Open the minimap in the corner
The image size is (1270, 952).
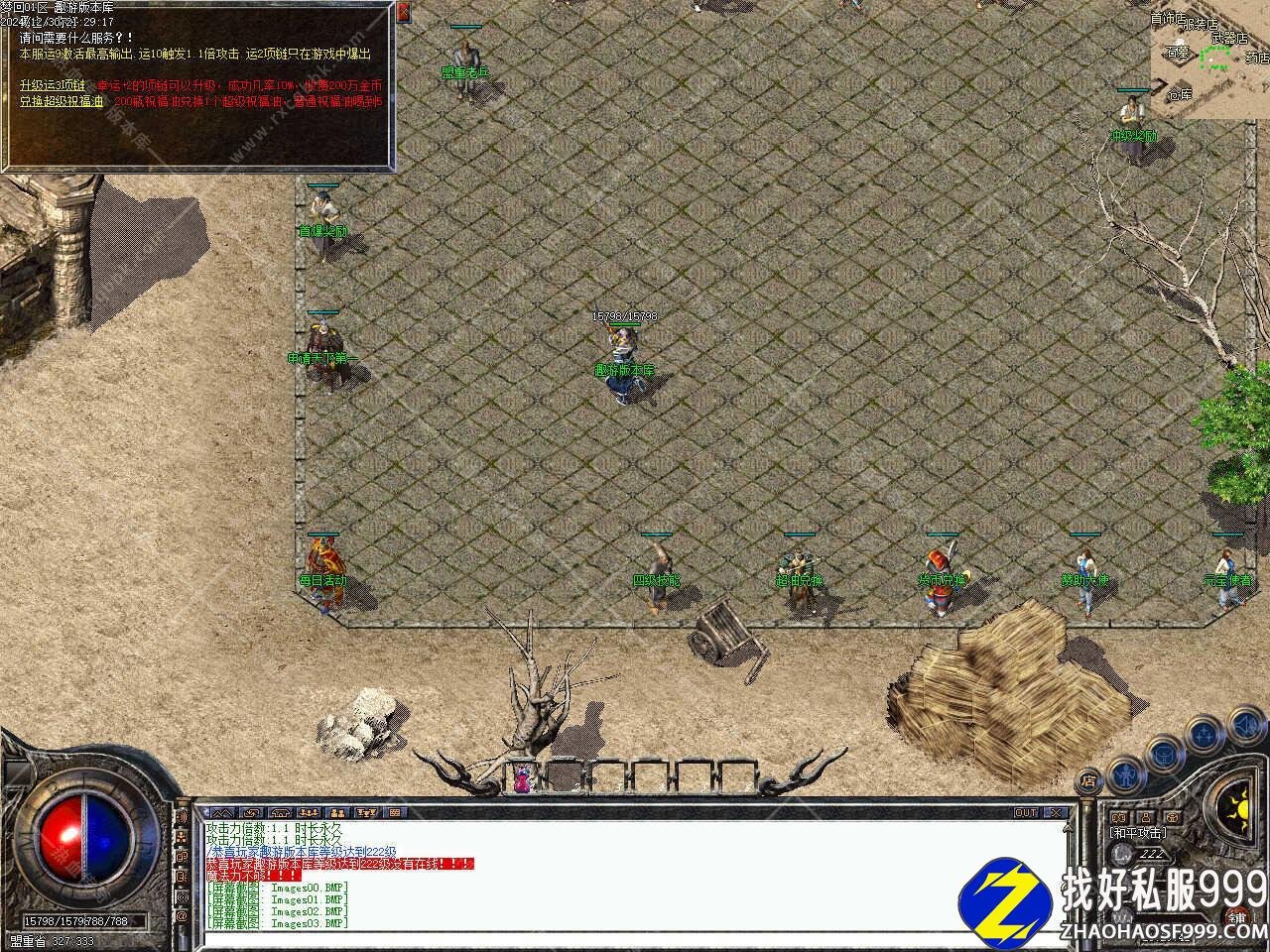pyautogui.click(x=1209, y=58)
